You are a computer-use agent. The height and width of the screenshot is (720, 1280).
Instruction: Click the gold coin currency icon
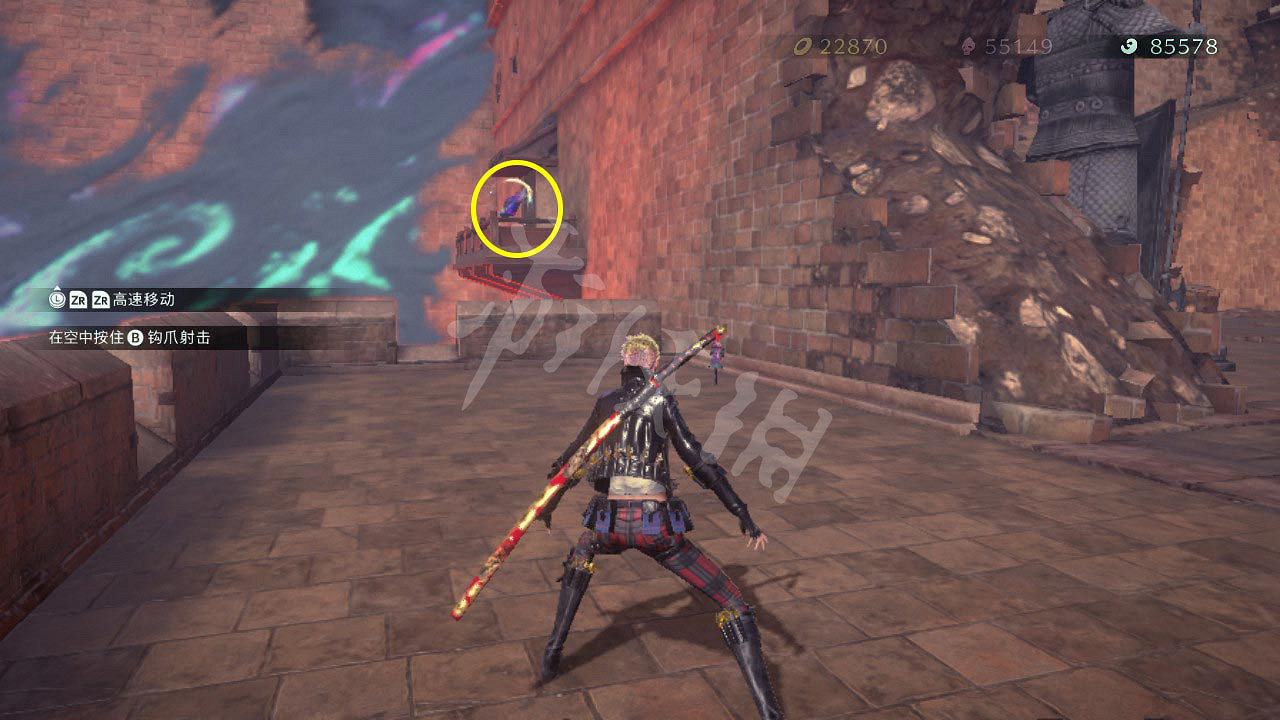[805, 45]
